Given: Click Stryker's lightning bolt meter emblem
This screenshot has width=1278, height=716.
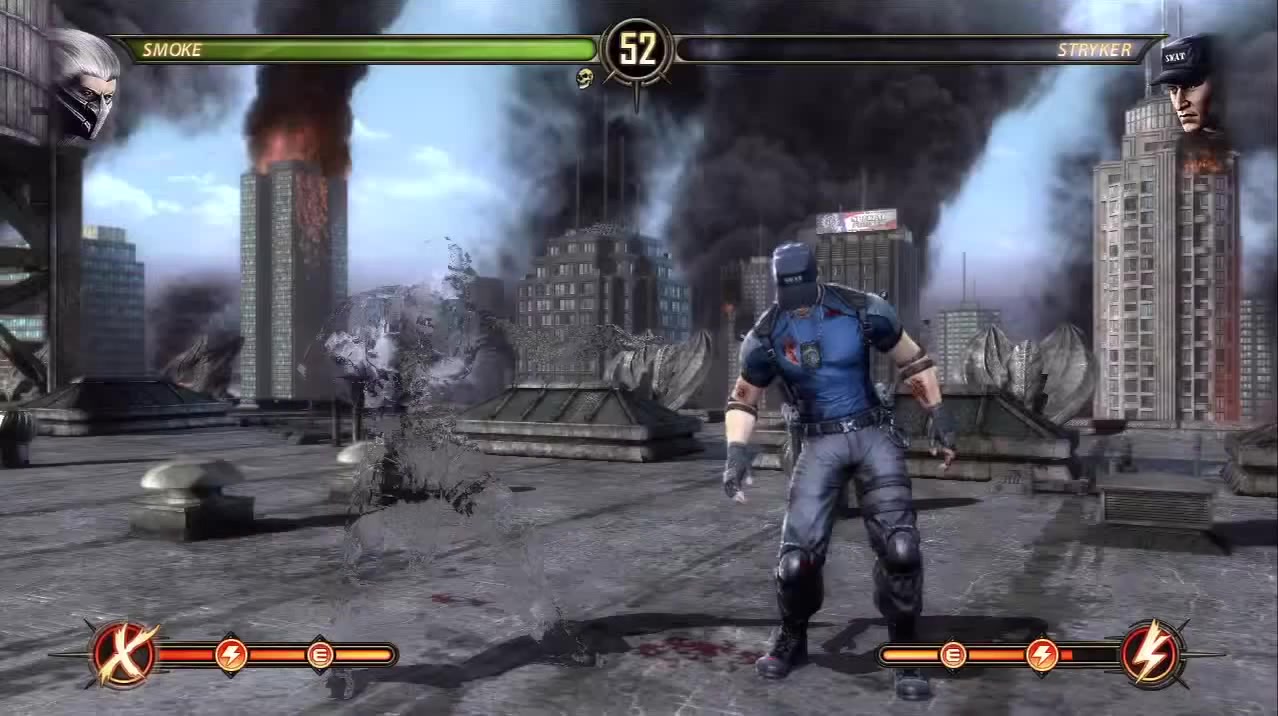Looking at the screenshot, I should (1151, 654).
